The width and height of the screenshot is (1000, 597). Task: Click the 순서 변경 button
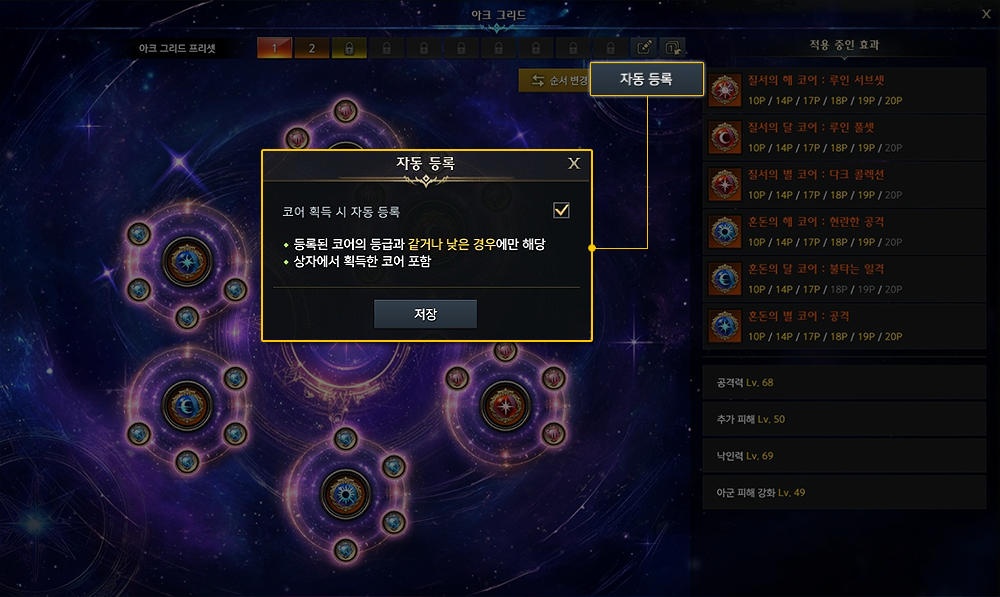click(x=553, y=81)
